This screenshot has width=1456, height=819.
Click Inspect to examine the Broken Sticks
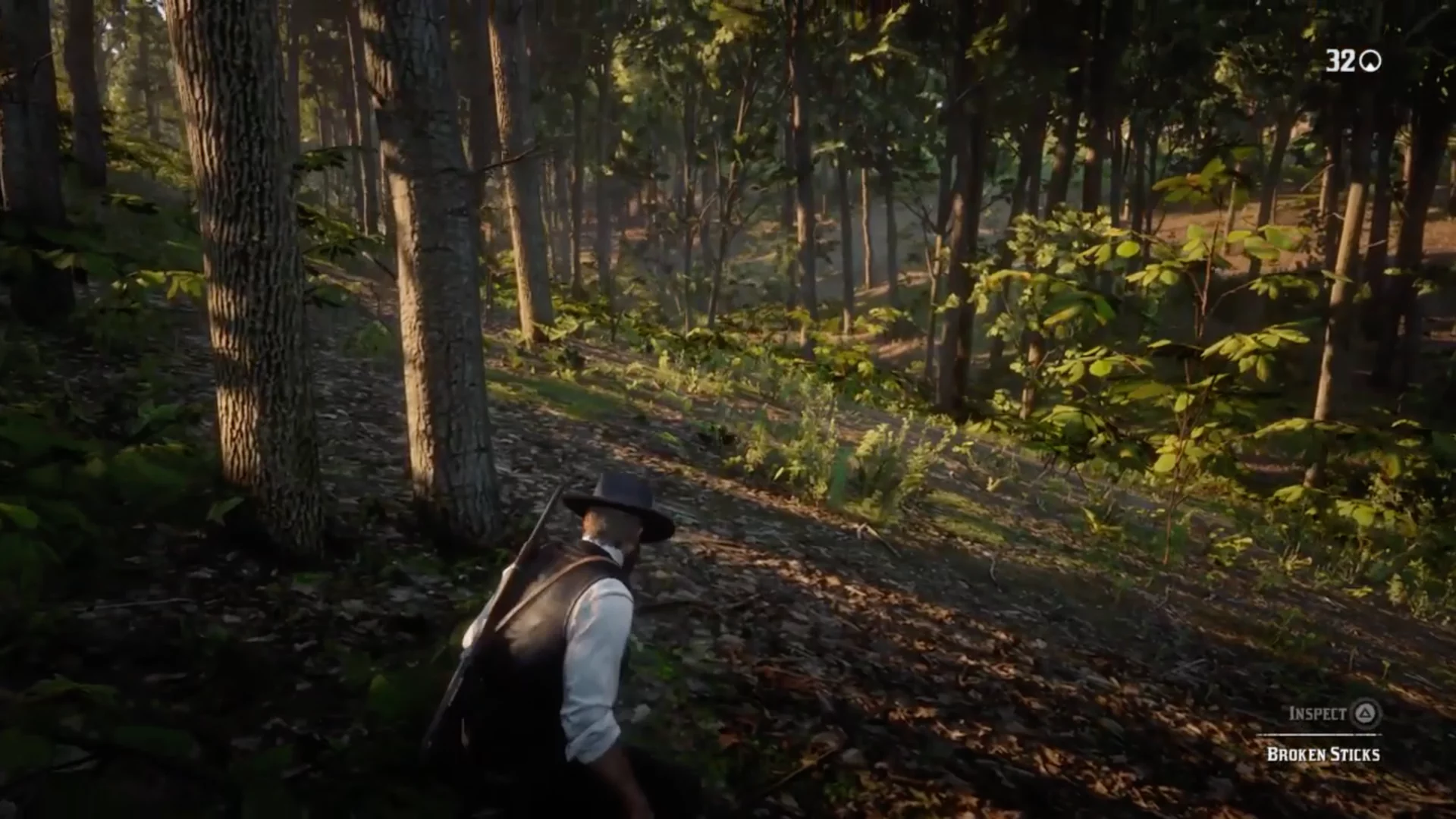click(x=1318, y=713)
